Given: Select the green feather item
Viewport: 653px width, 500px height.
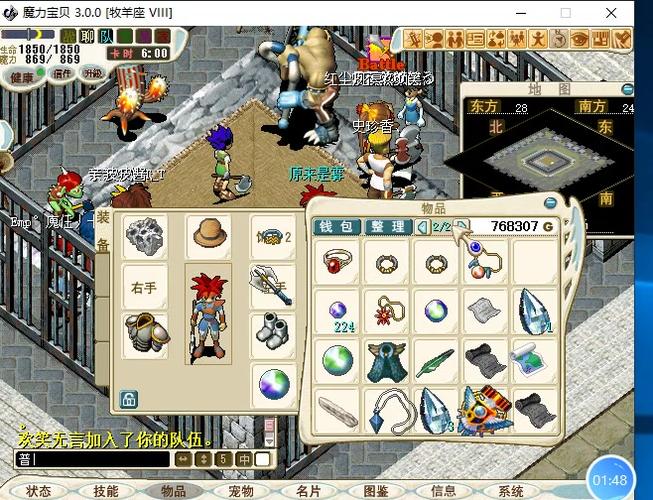Looking at the screenshot, I should 436,359.
